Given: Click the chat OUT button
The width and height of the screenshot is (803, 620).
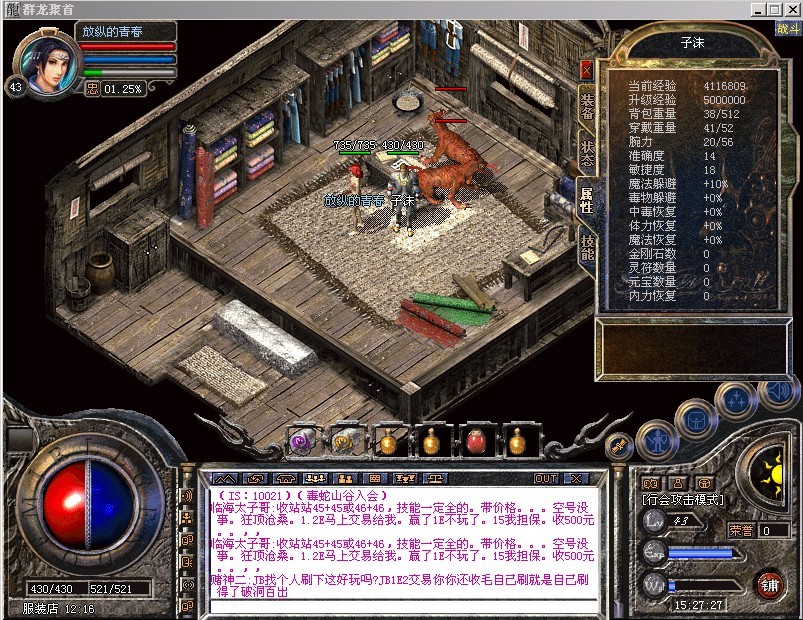Looking at the screenshot, I should [x=546, y=478].
